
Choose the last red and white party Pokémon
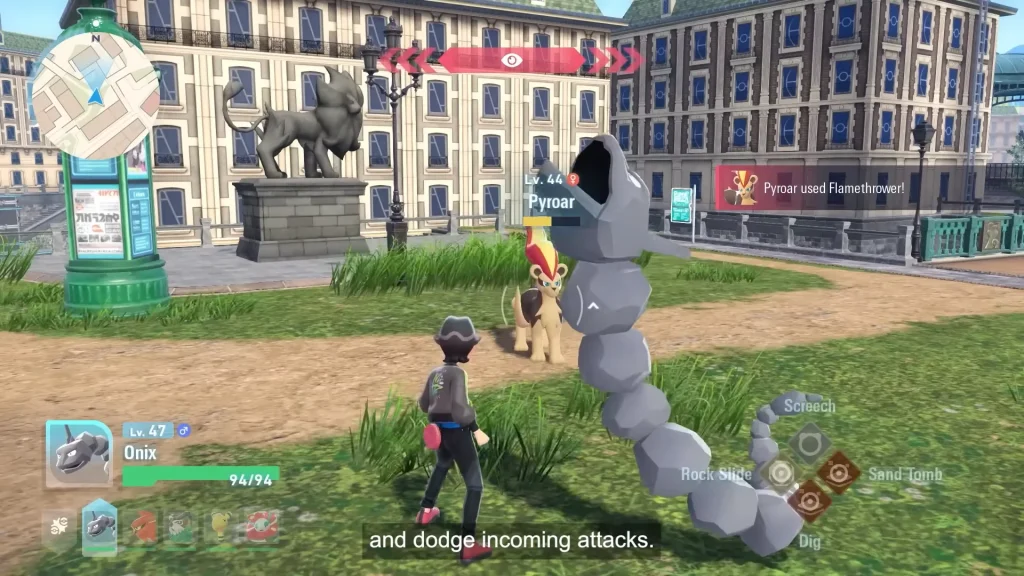261,526
